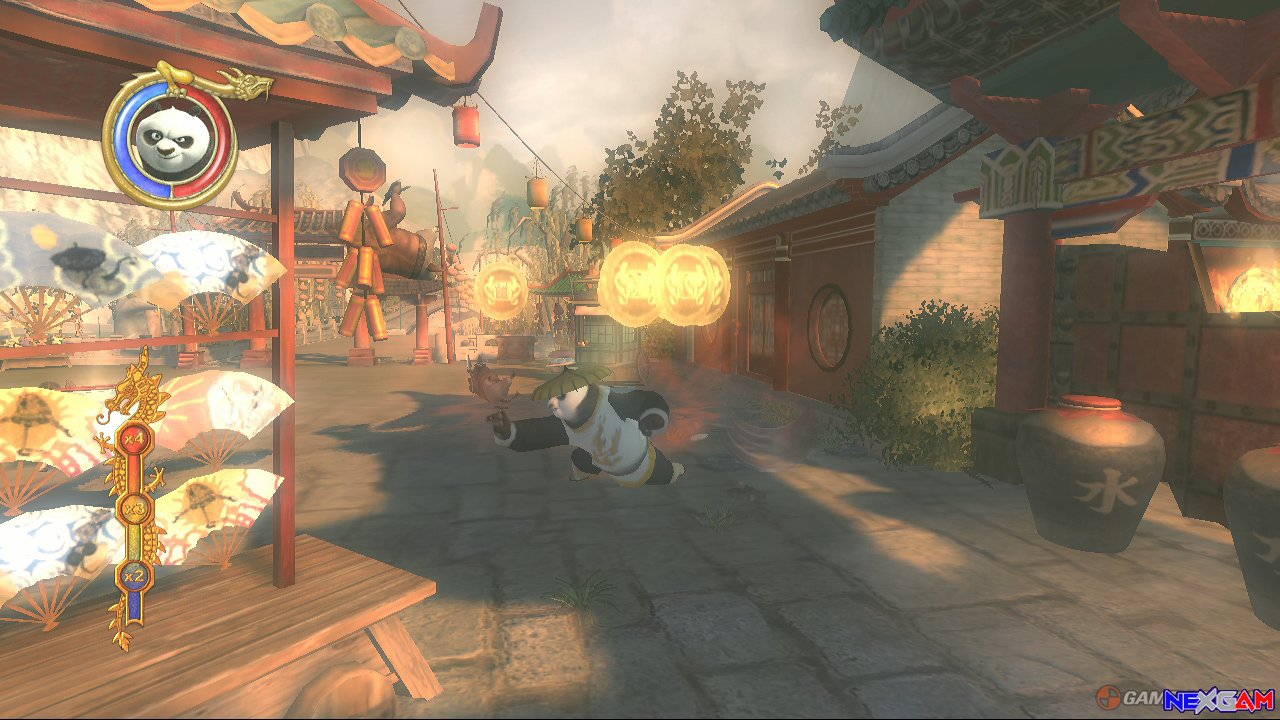
Task: Select the x3 combo multiplier orb
Action: (x=133, y=510)
